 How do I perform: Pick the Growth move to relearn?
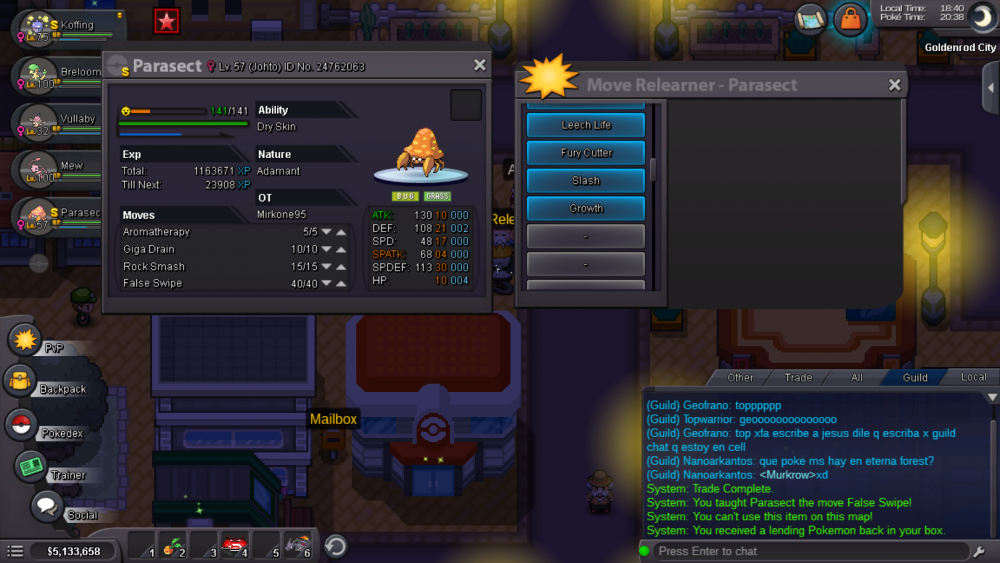tap(586, 208)
